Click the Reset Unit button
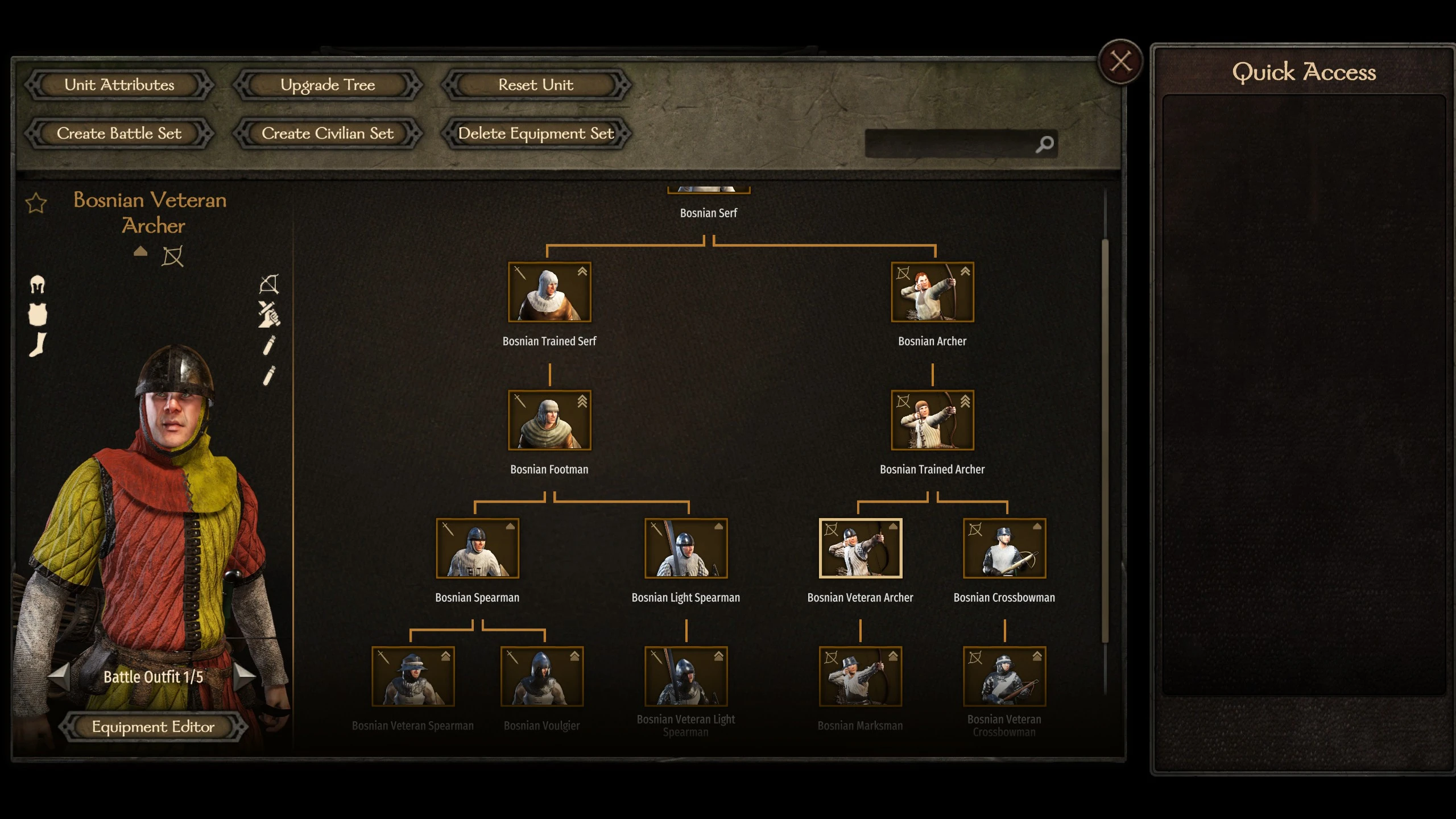Image resolution: width=1456 pixels, height=819 pixels. click(536, 85)
